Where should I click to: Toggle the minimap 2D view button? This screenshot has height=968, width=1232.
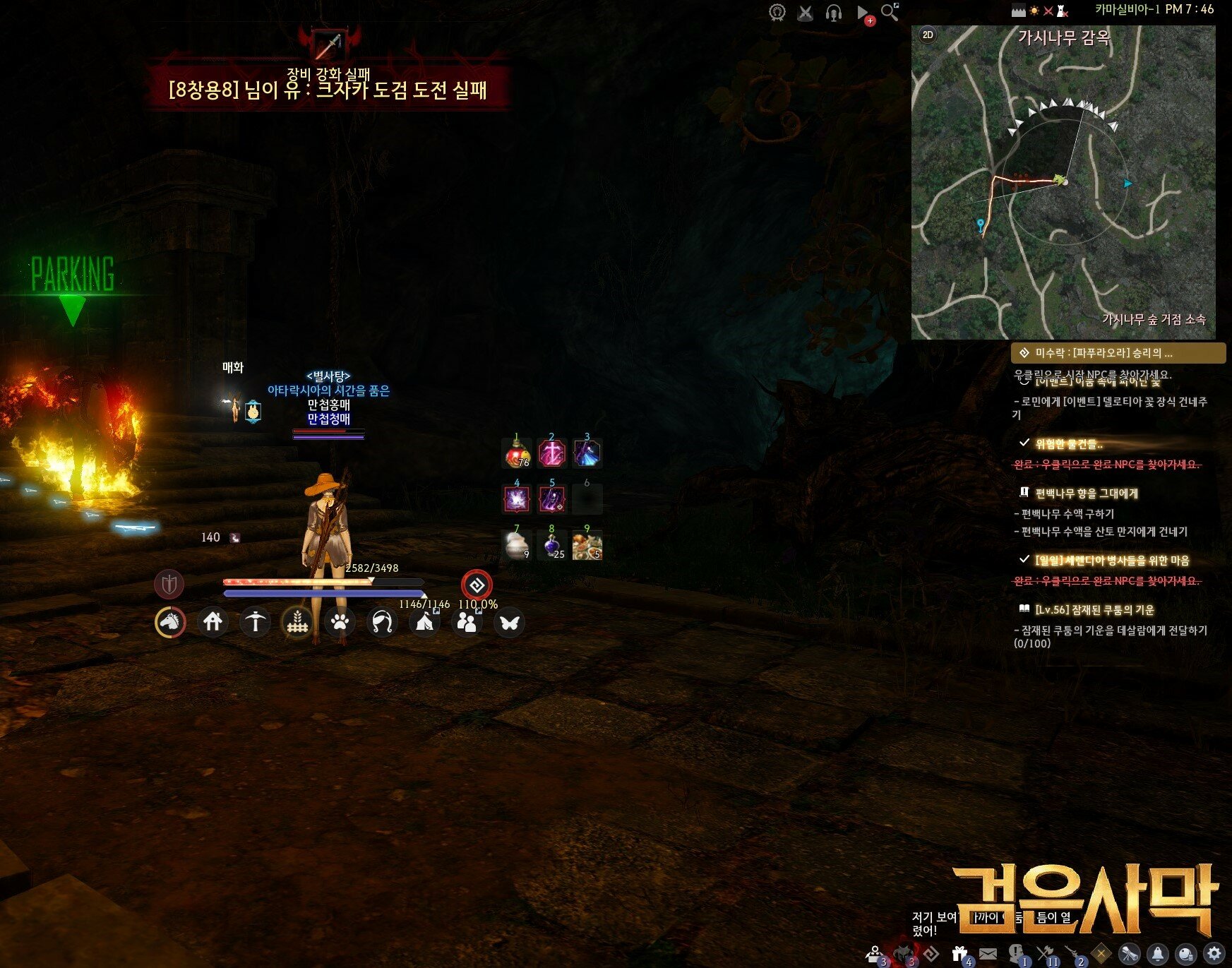pos(928,35)
